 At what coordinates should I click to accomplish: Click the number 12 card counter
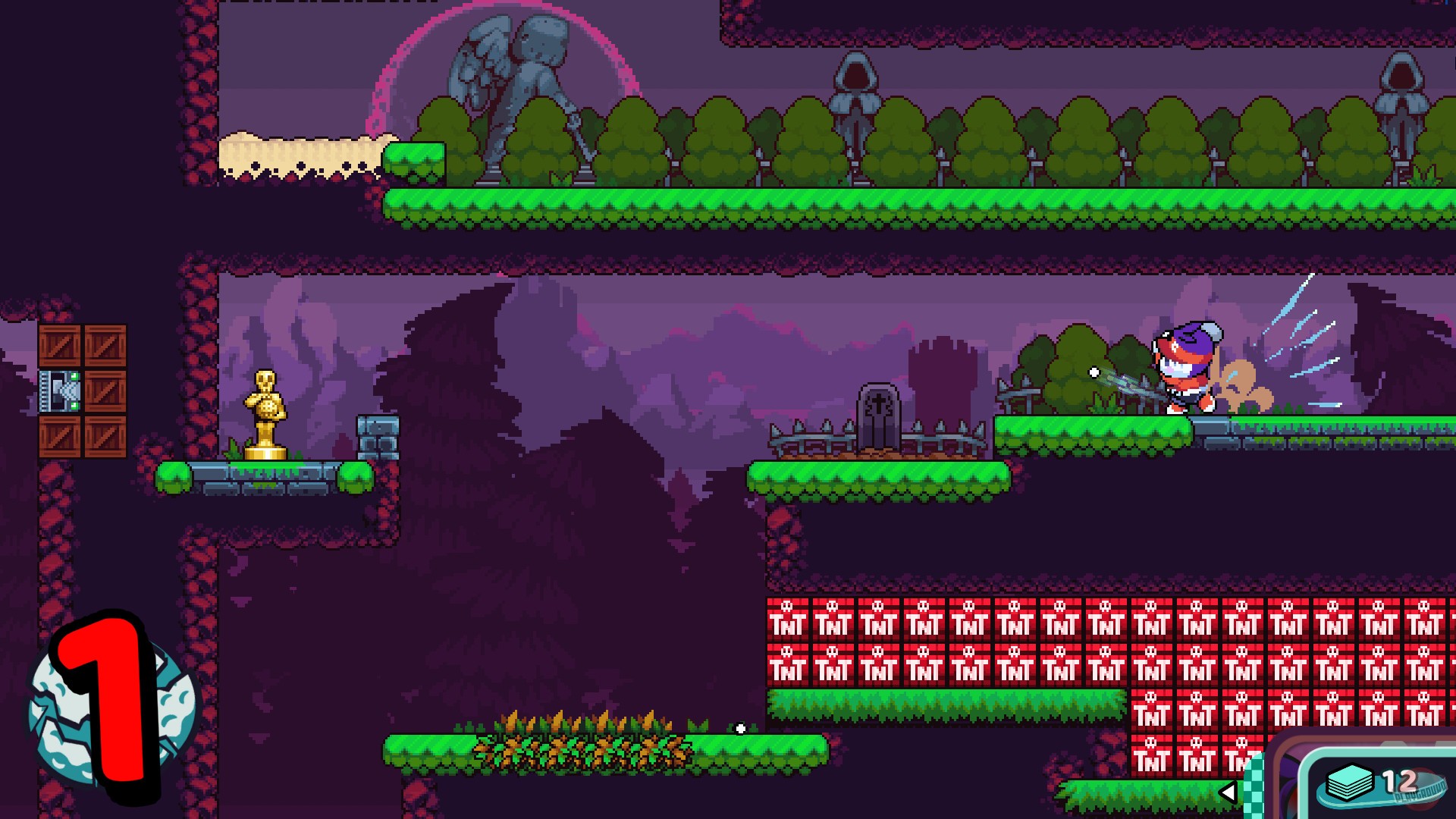[1399, 781]
